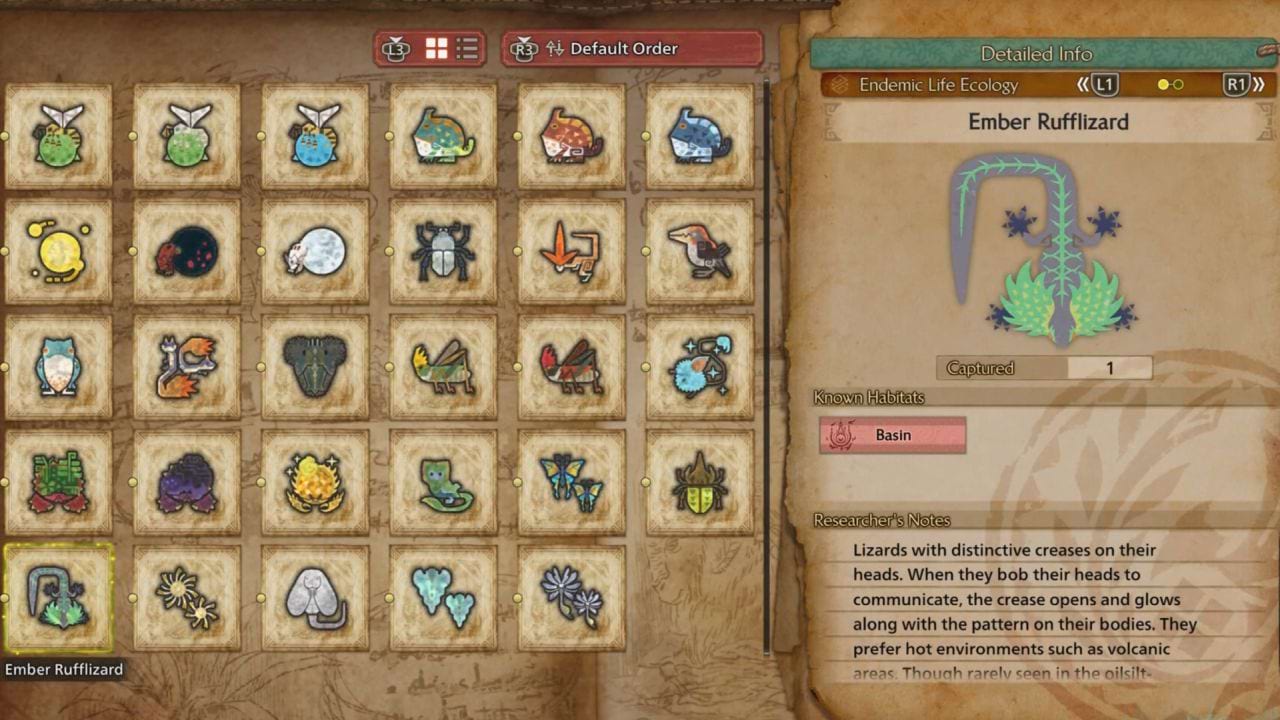Select the yellow horned beetle tile
The image size is (1280, 720).
click(x=700, y=482)
